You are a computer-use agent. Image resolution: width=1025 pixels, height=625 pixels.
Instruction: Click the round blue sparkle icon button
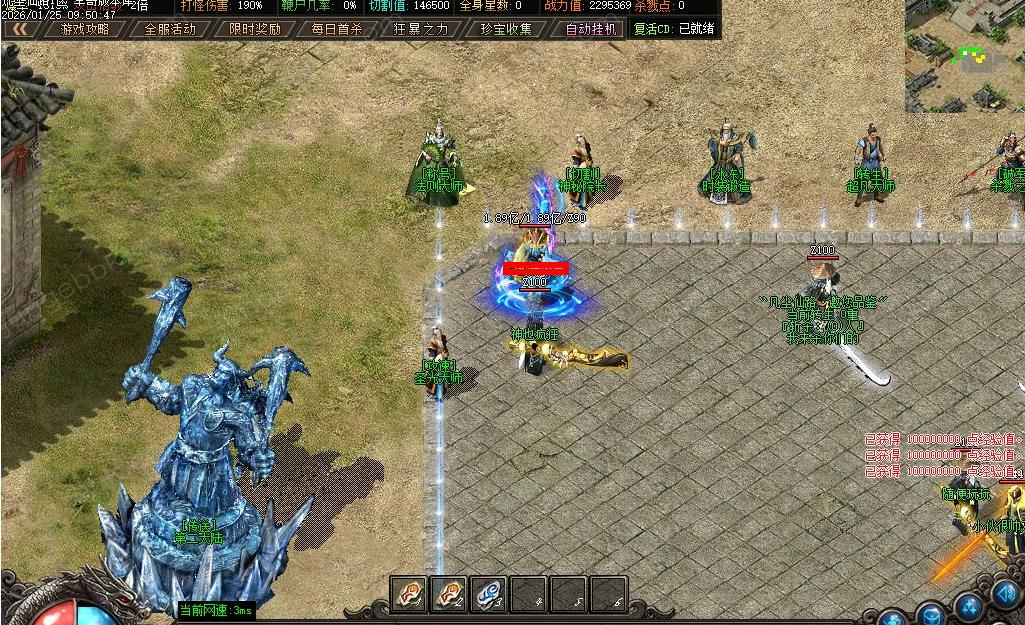968,605
